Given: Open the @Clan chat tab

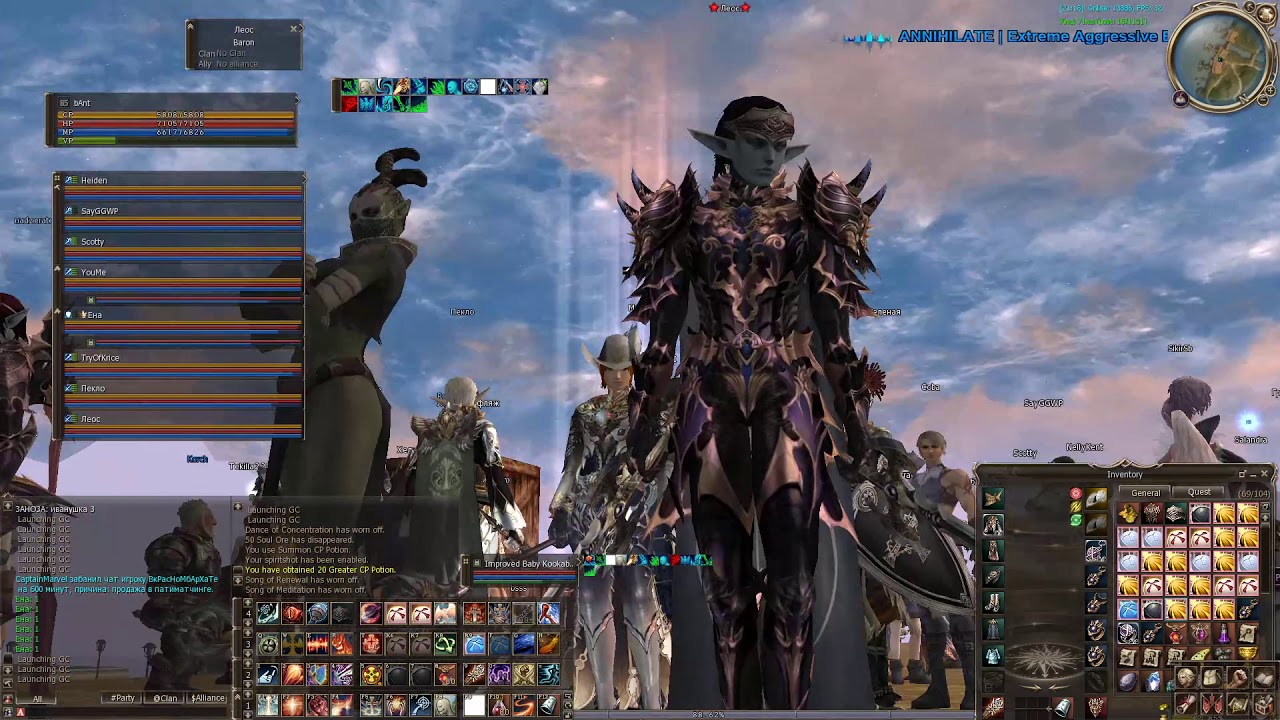Looking at the screenshot, I should click(166, 698).
